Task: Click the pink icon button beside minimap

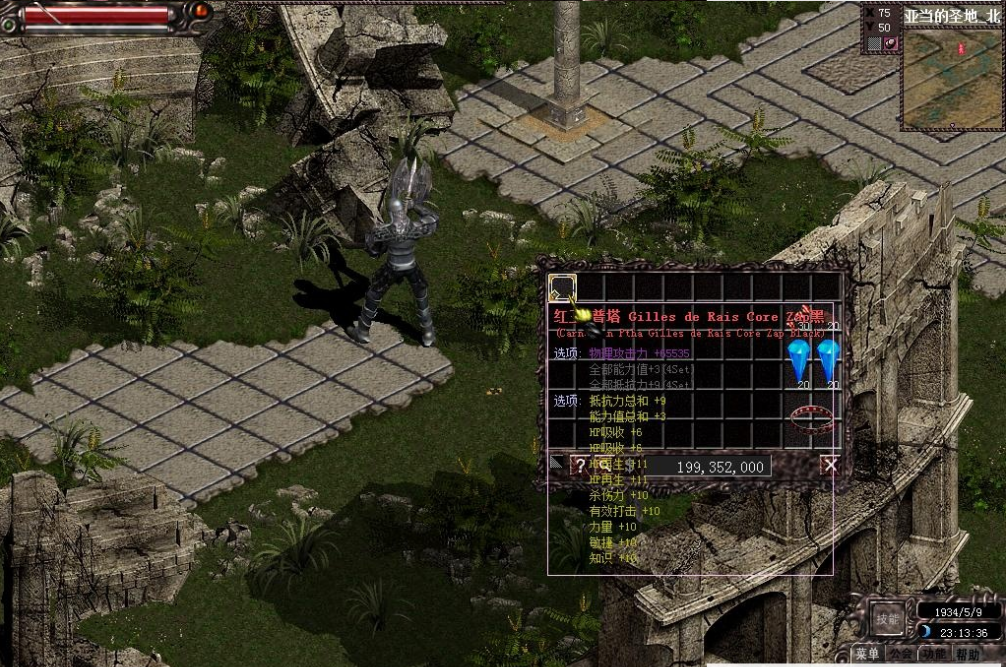Action: click(890, 44)
